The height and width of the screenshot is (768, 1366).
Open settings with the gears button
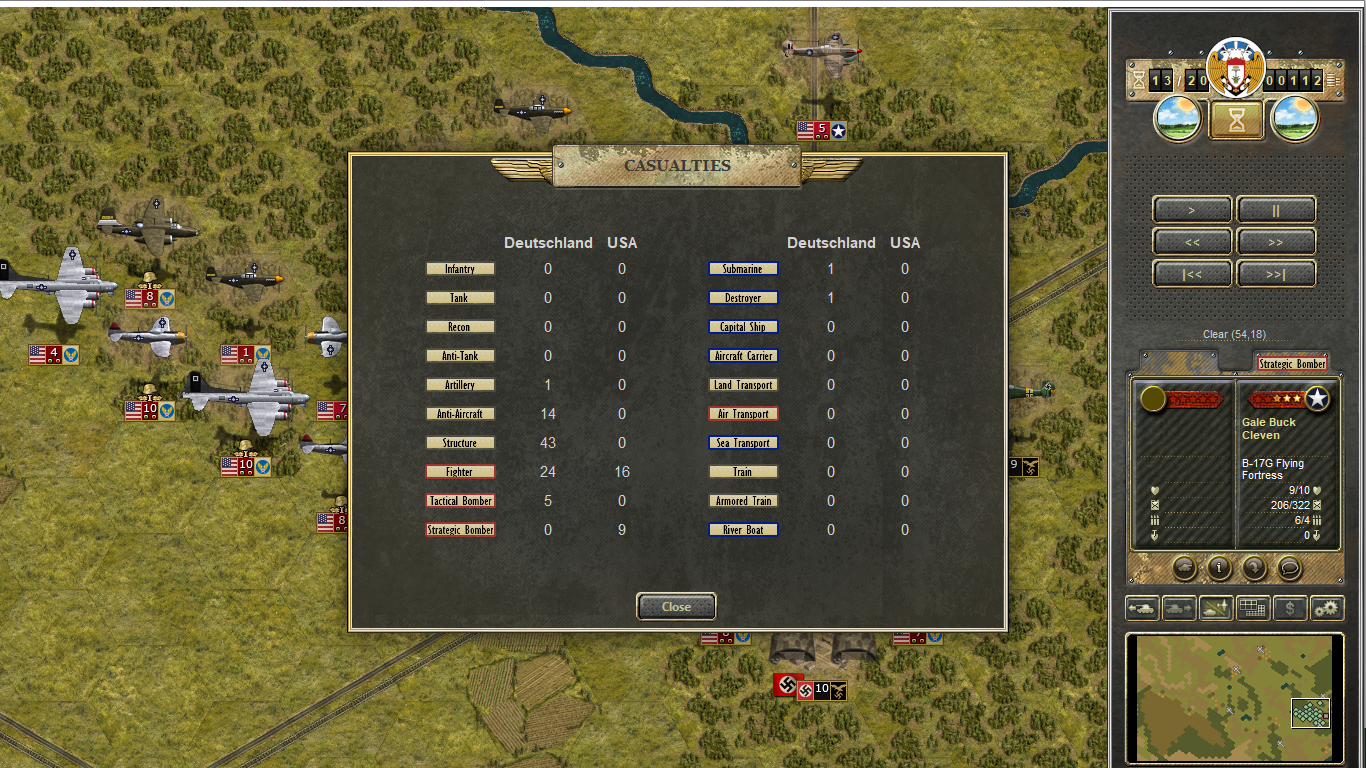(x=1327, y=608)
